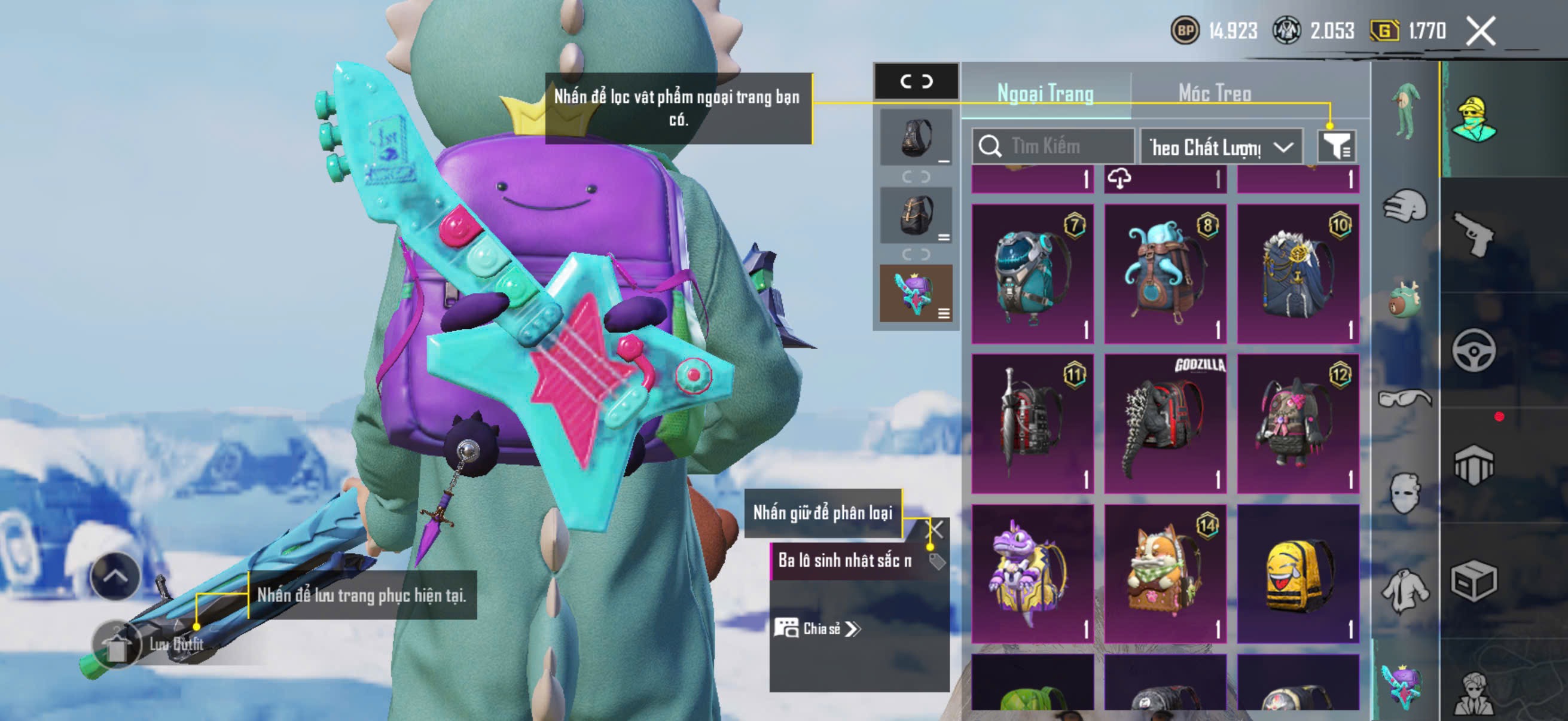Select the purple dragon backpack
The width and height of the screenshot is (1568, 721).
(1032, 573)
